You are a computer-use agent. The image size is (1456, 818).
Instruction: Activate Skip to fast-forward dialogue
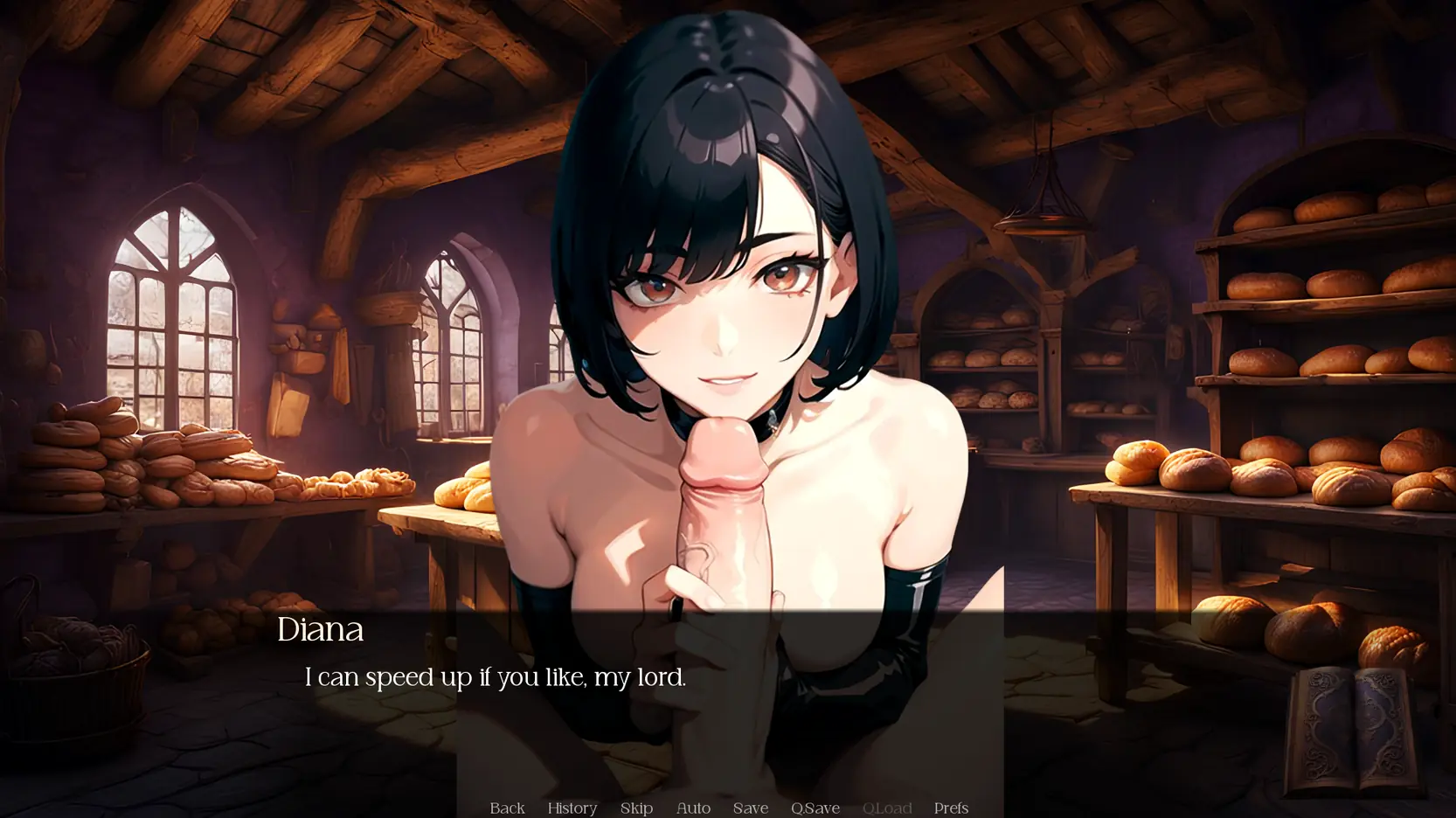[636, 808]
